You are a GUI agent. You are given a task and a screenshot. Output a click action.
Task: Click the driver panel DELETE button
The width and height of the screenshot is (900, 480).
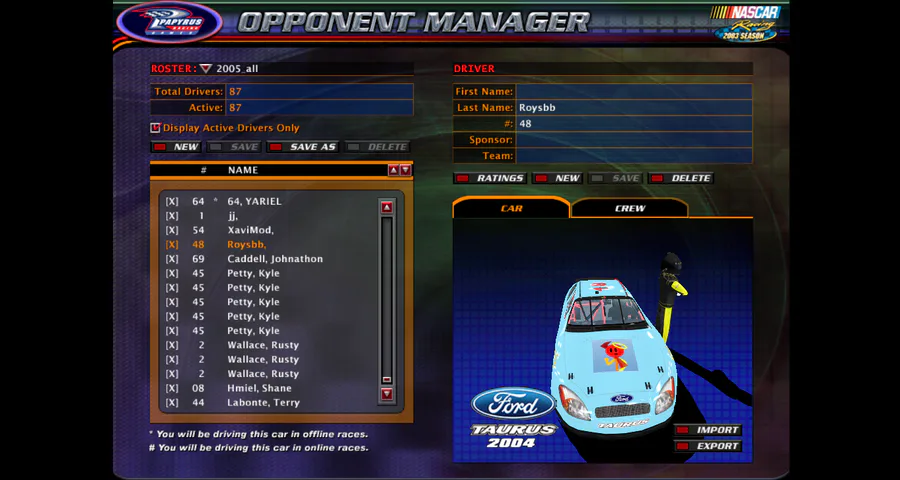[681, 178]
